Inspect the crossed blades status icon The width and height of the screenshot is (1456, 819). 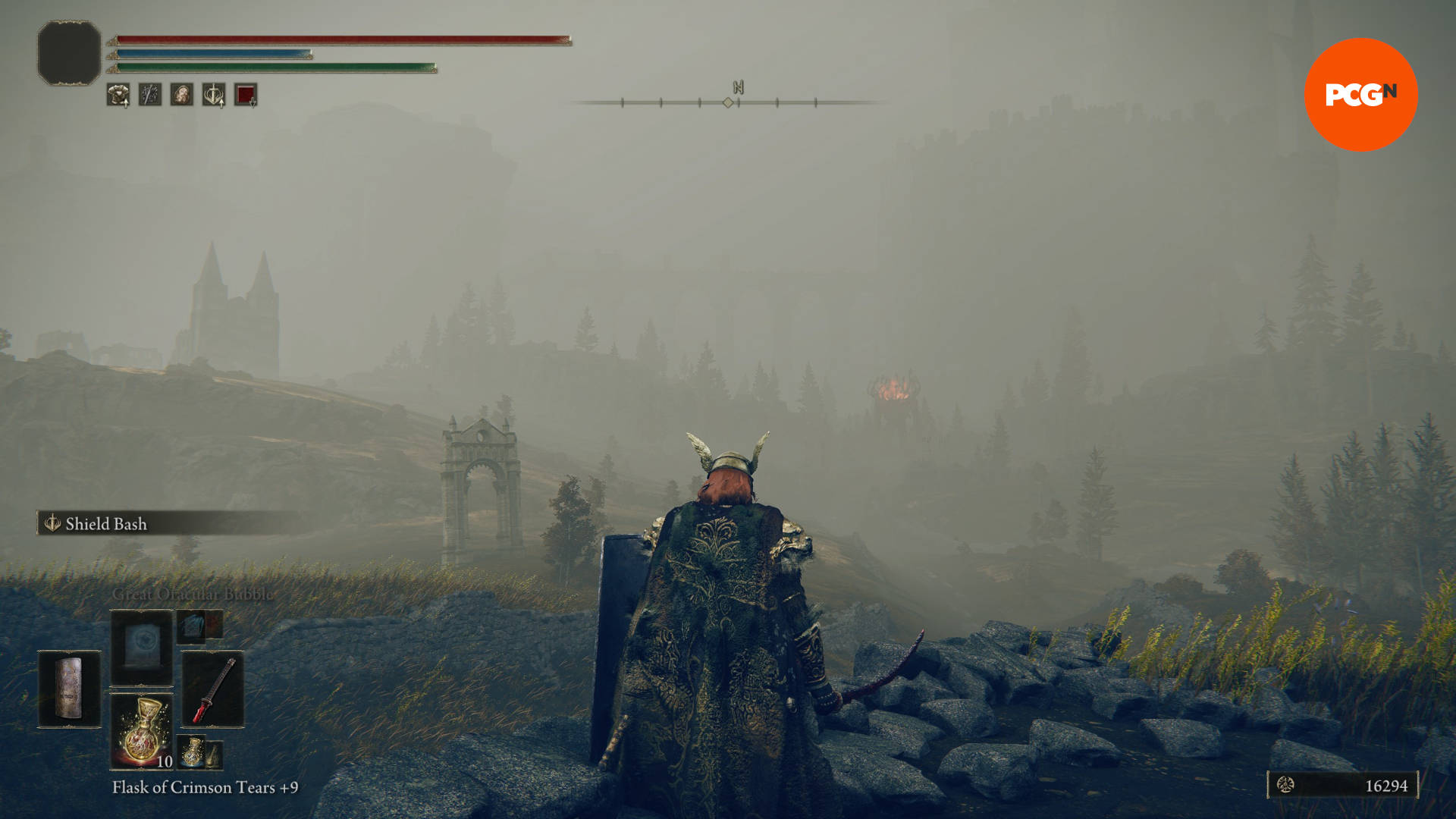click(149, 95)
